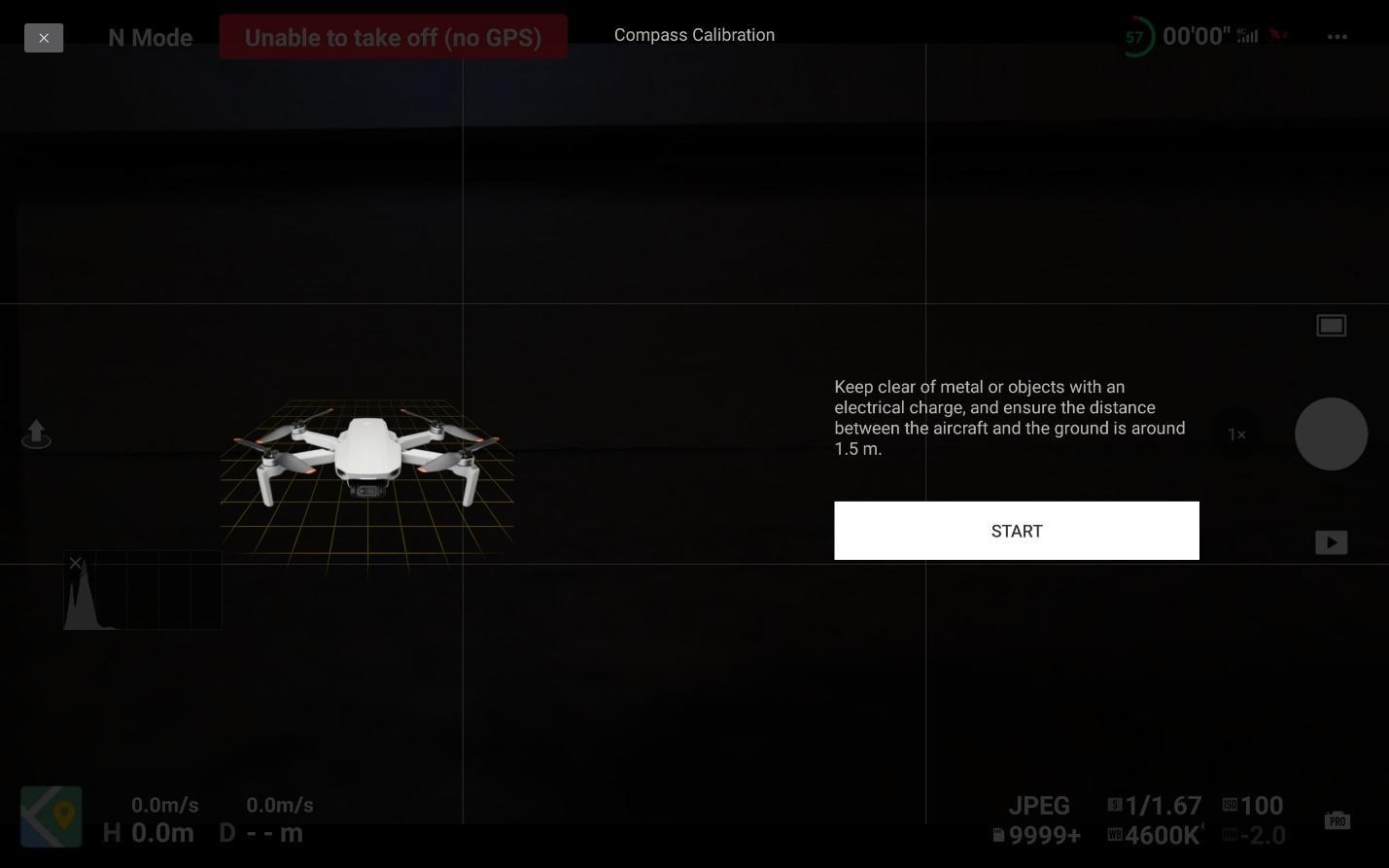Open media playback viewer
1389x868 pixels.
tap(1331, 542)
